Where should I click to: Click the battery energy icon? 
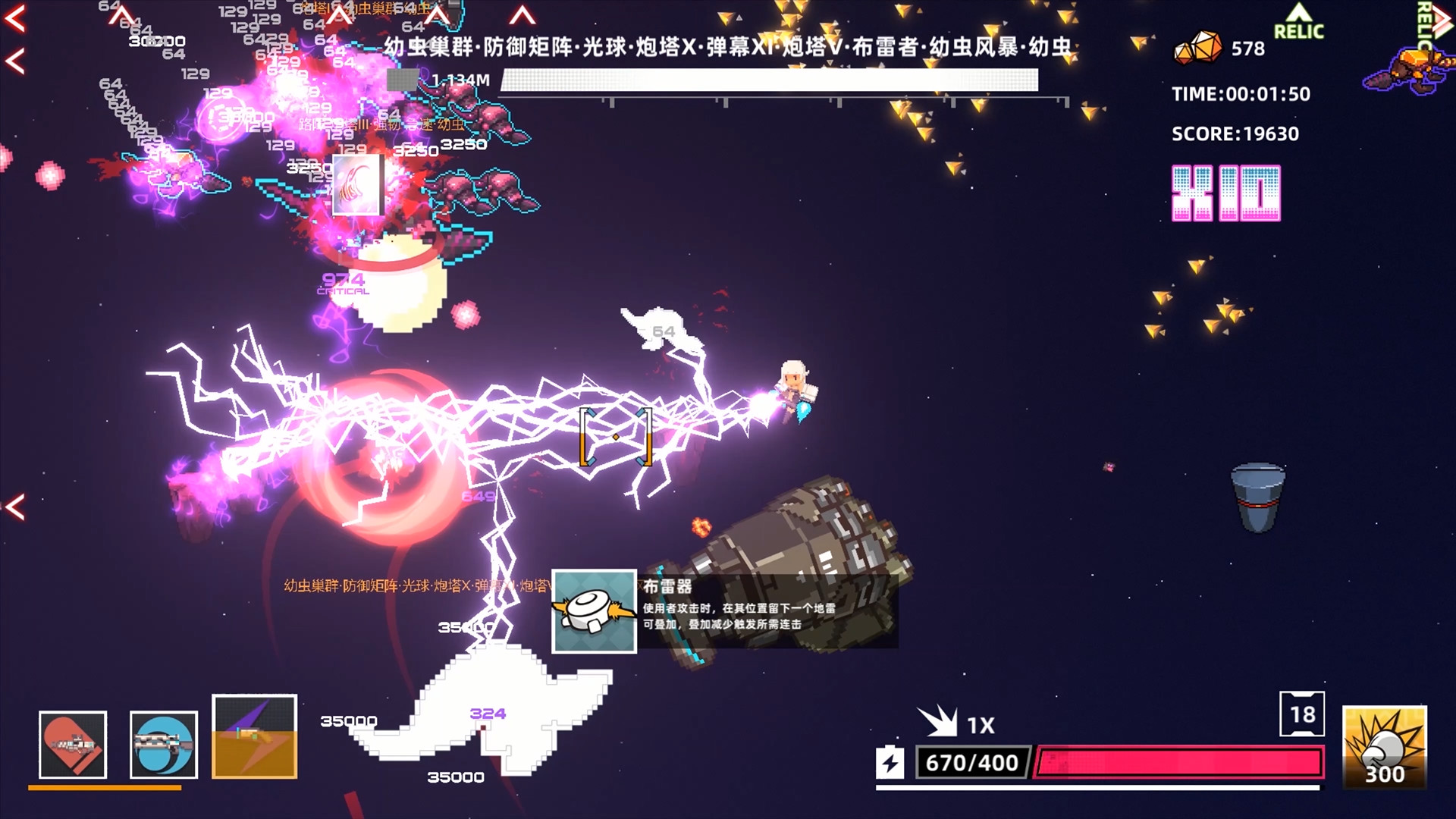(x=891, y=762)
